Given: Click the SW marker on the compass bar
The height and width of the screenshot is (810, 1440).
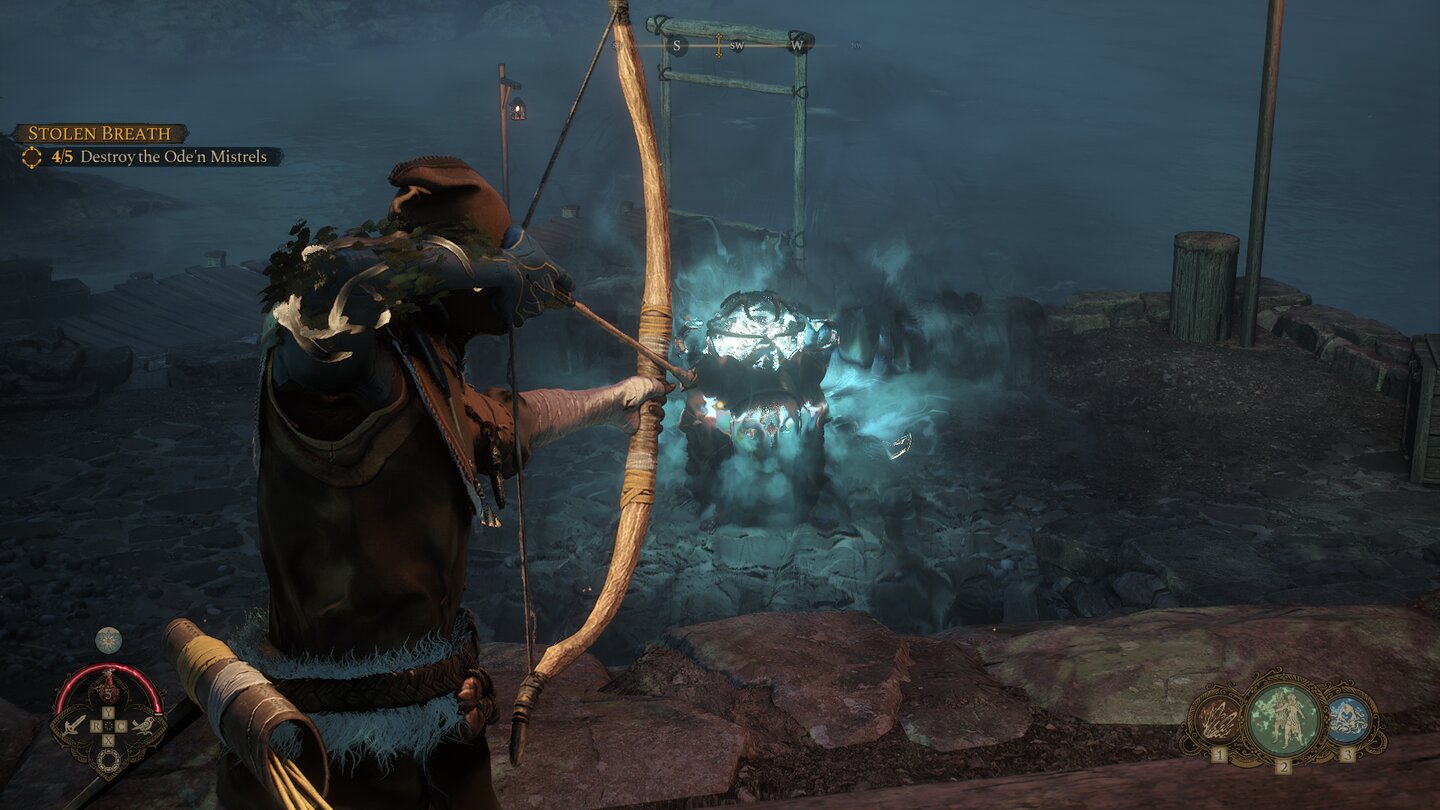Looking at the screenshot, I should click(x=737, y=45).
